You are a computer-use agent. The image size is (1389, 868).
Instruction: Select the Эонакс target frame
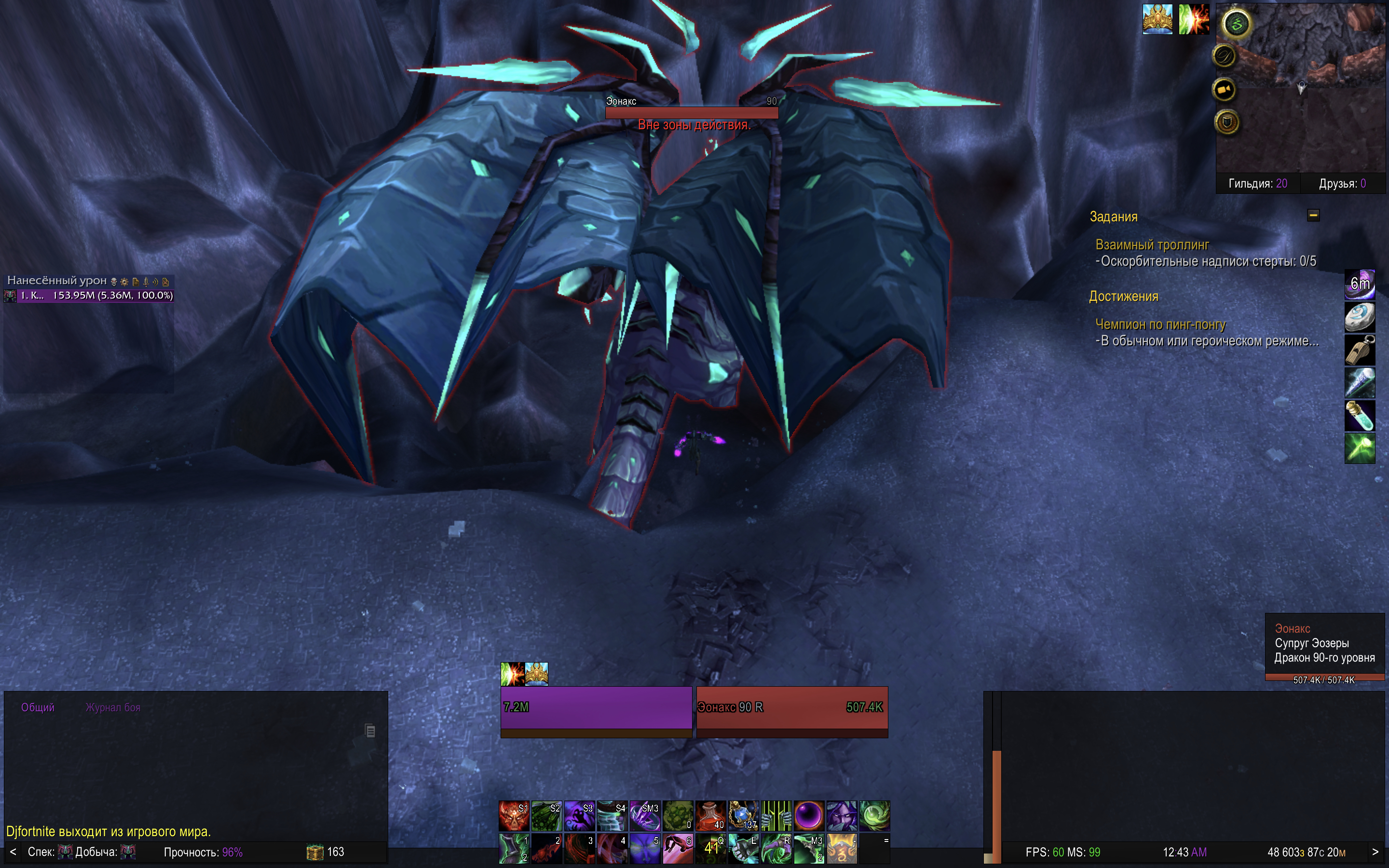point(791,707)
